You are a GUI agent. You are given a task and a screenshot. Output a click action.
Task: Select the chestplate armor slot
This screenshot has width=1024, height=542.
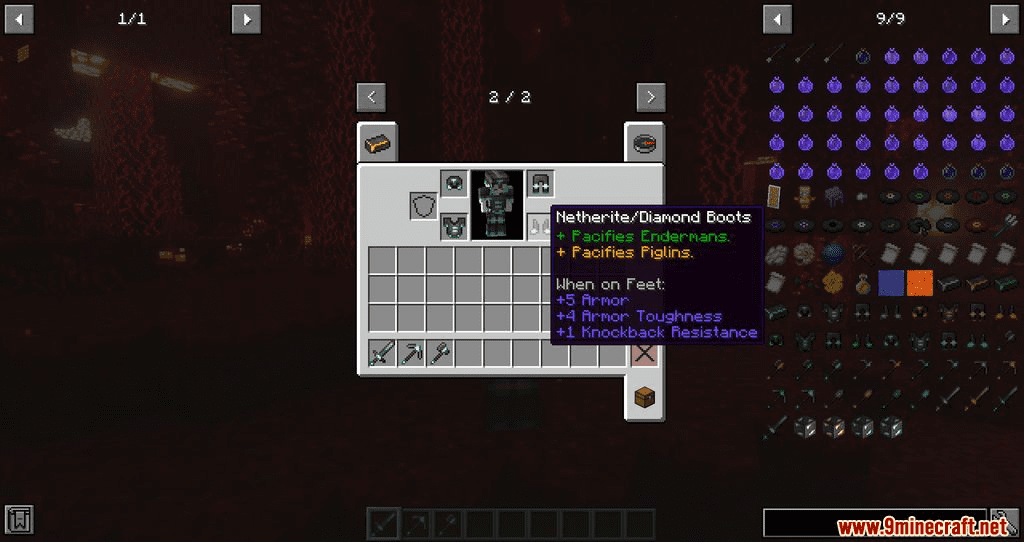[454, 226]
